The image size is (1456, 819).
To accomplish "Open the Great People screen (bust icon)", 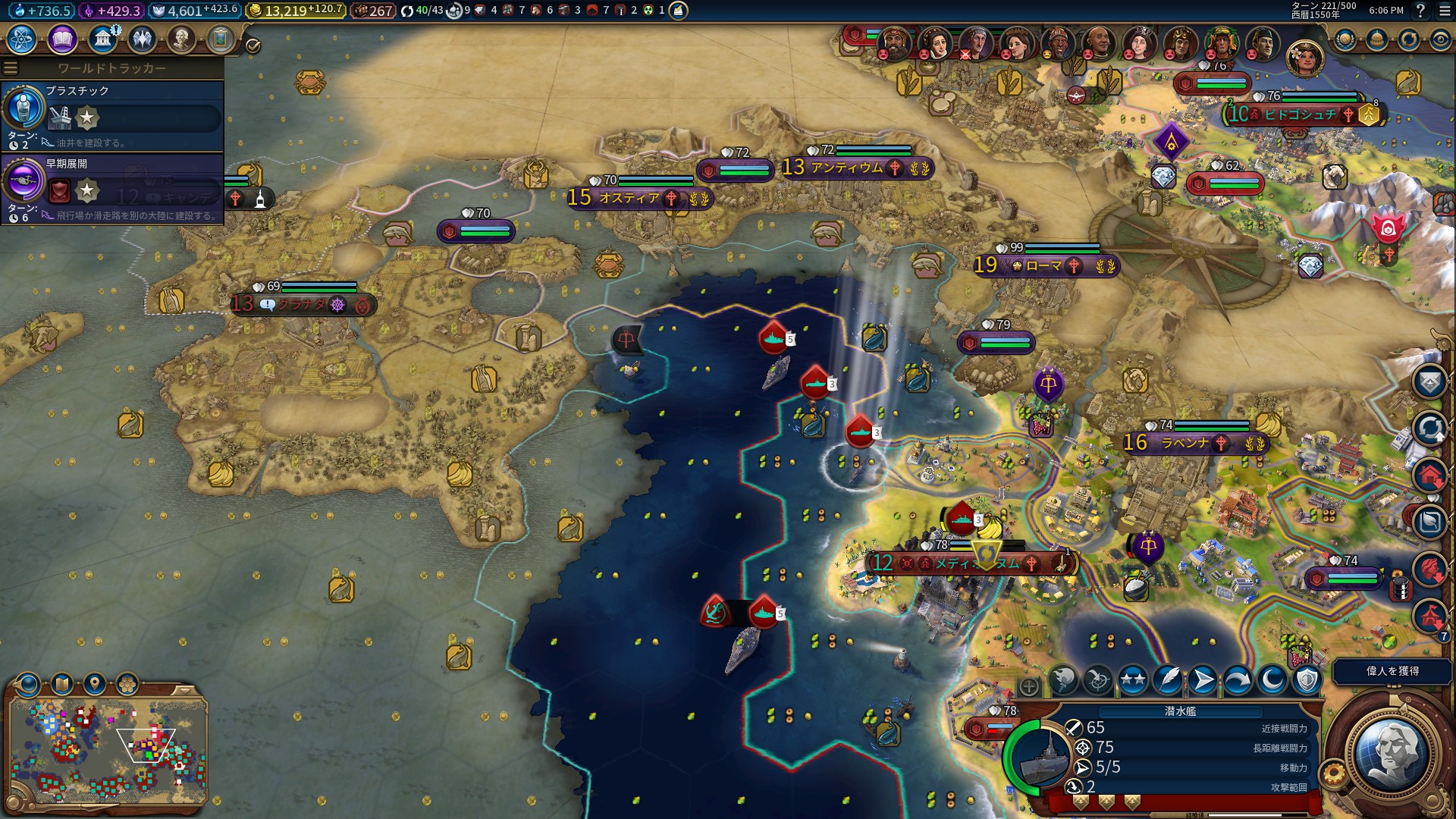I will (x=180, y=39).
